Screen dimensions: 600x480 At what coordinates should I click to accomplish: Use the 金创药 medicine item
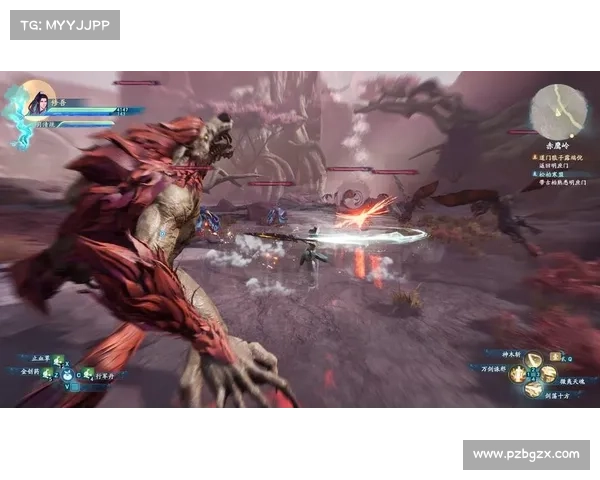[47, 373]
